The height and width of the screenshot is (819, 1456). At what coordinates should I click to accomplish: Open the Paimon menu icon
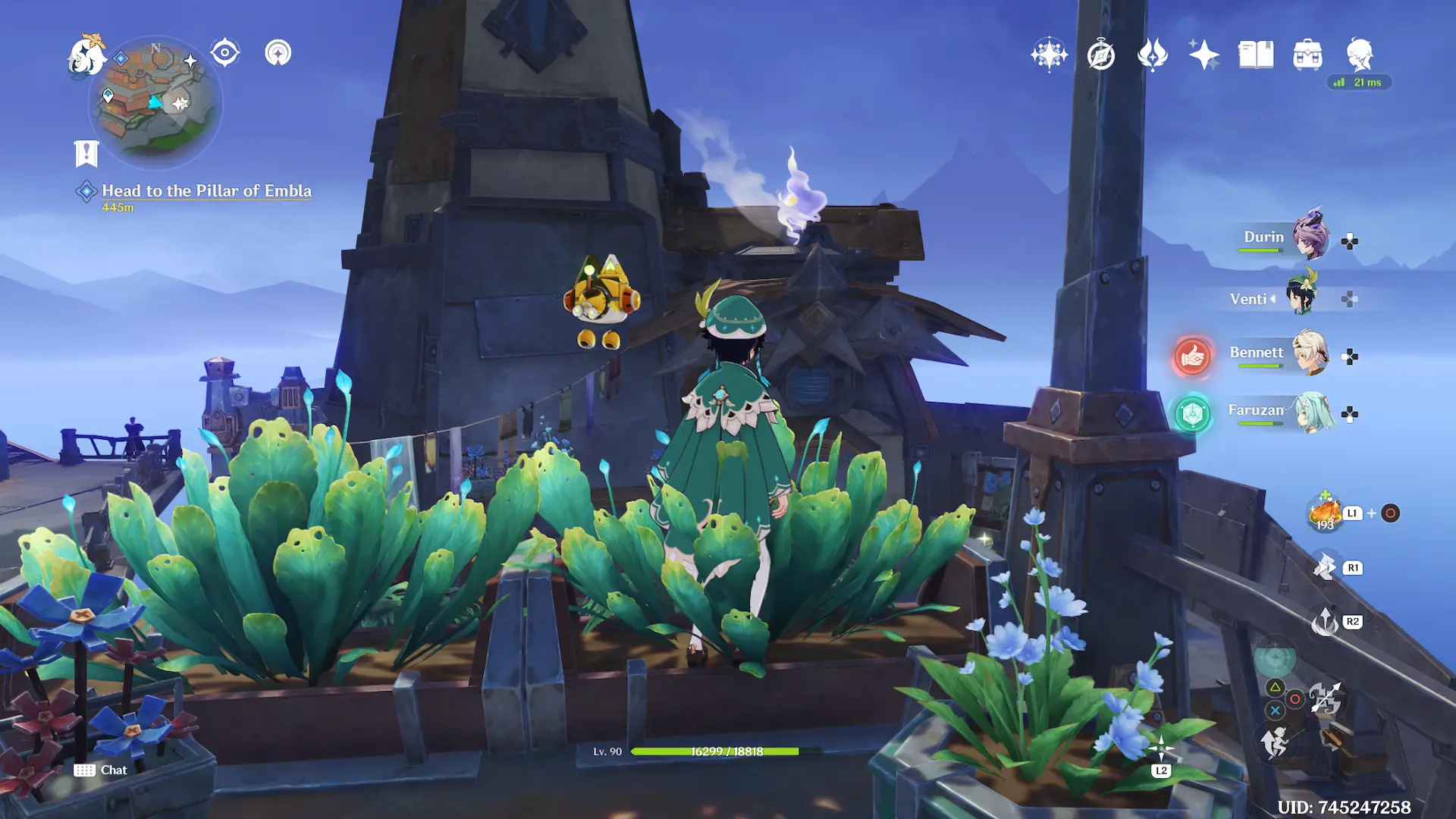tap(86, 56)
